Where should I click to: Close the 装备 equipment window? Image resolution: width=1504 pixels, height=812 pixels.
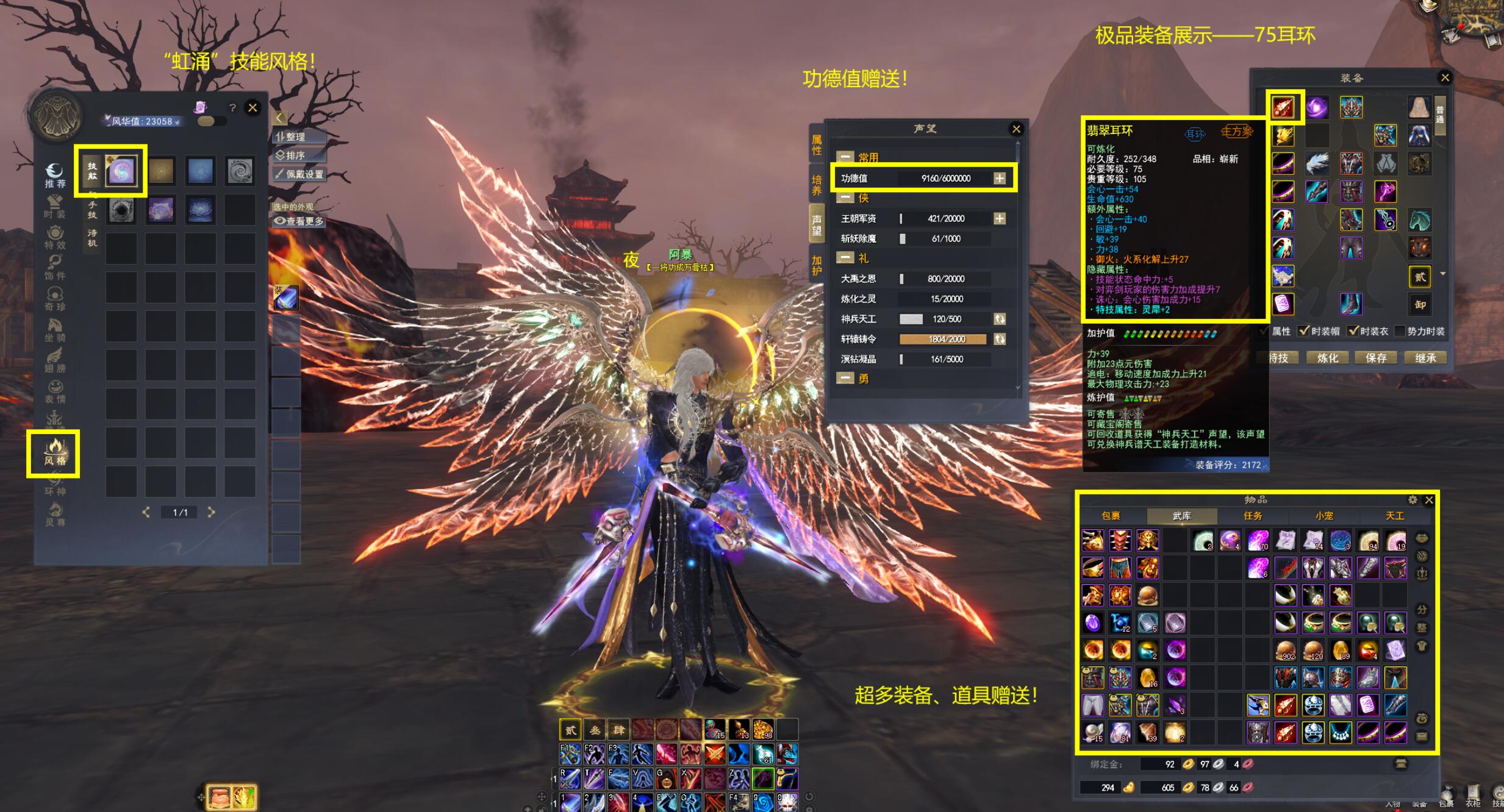tap(1445, 77)
